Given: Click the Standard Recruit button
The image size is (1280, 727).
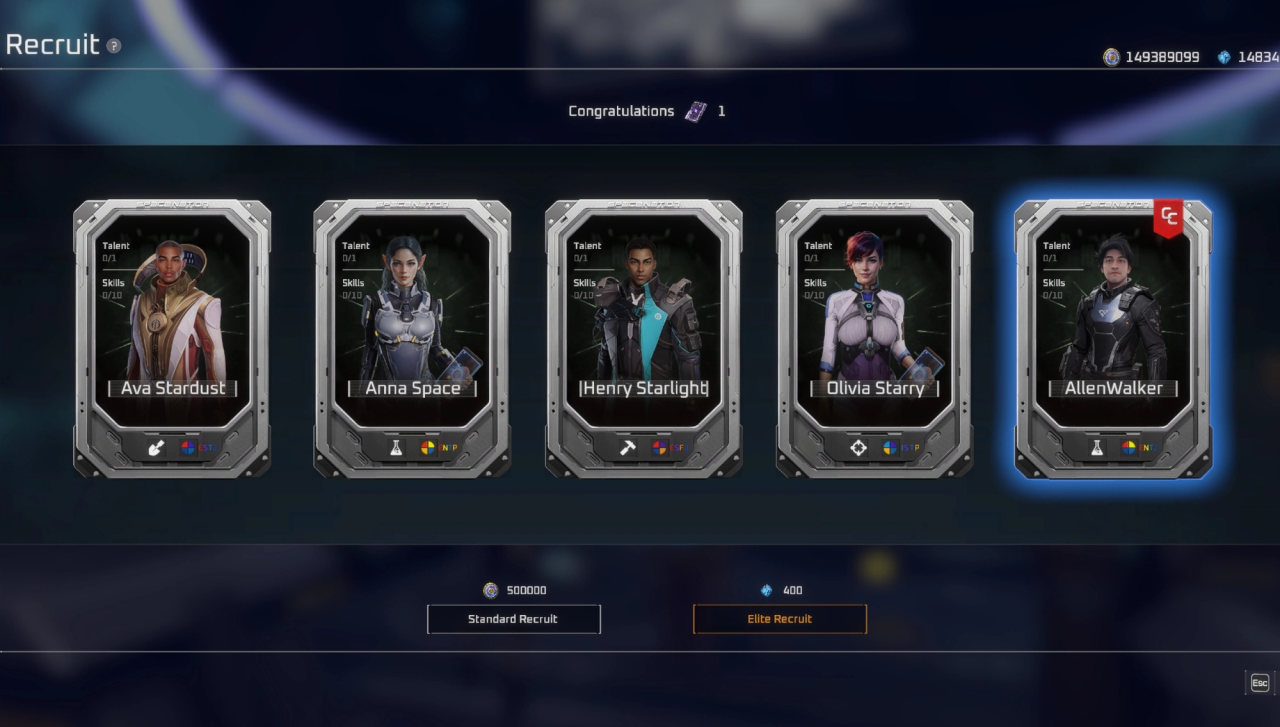Looking at the screenshot, I should (513, 619).
